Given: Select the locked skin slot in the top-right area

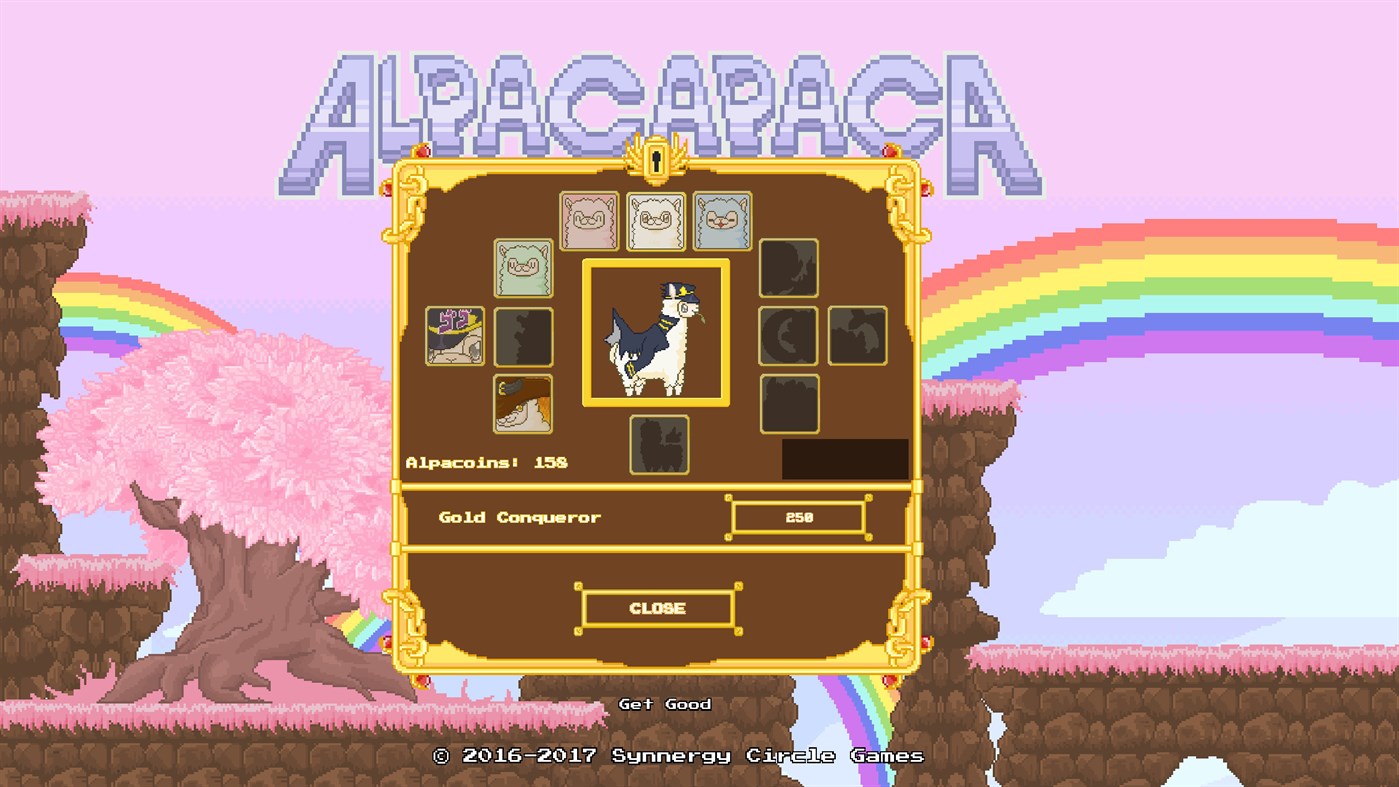Looking at the screenshot, I should pos(788,268).
